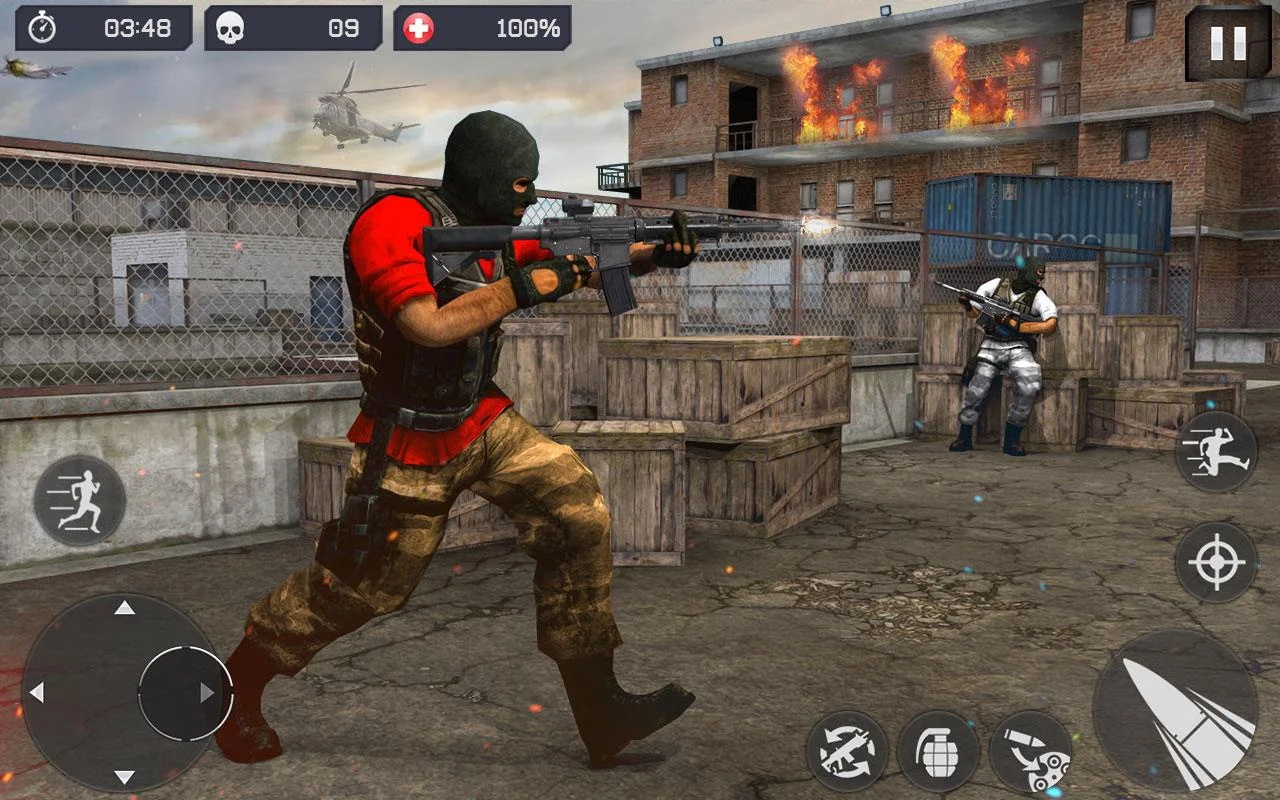Tap the sprint running-man button
The image size is (1280, 800).
click(x=79, y=499)
